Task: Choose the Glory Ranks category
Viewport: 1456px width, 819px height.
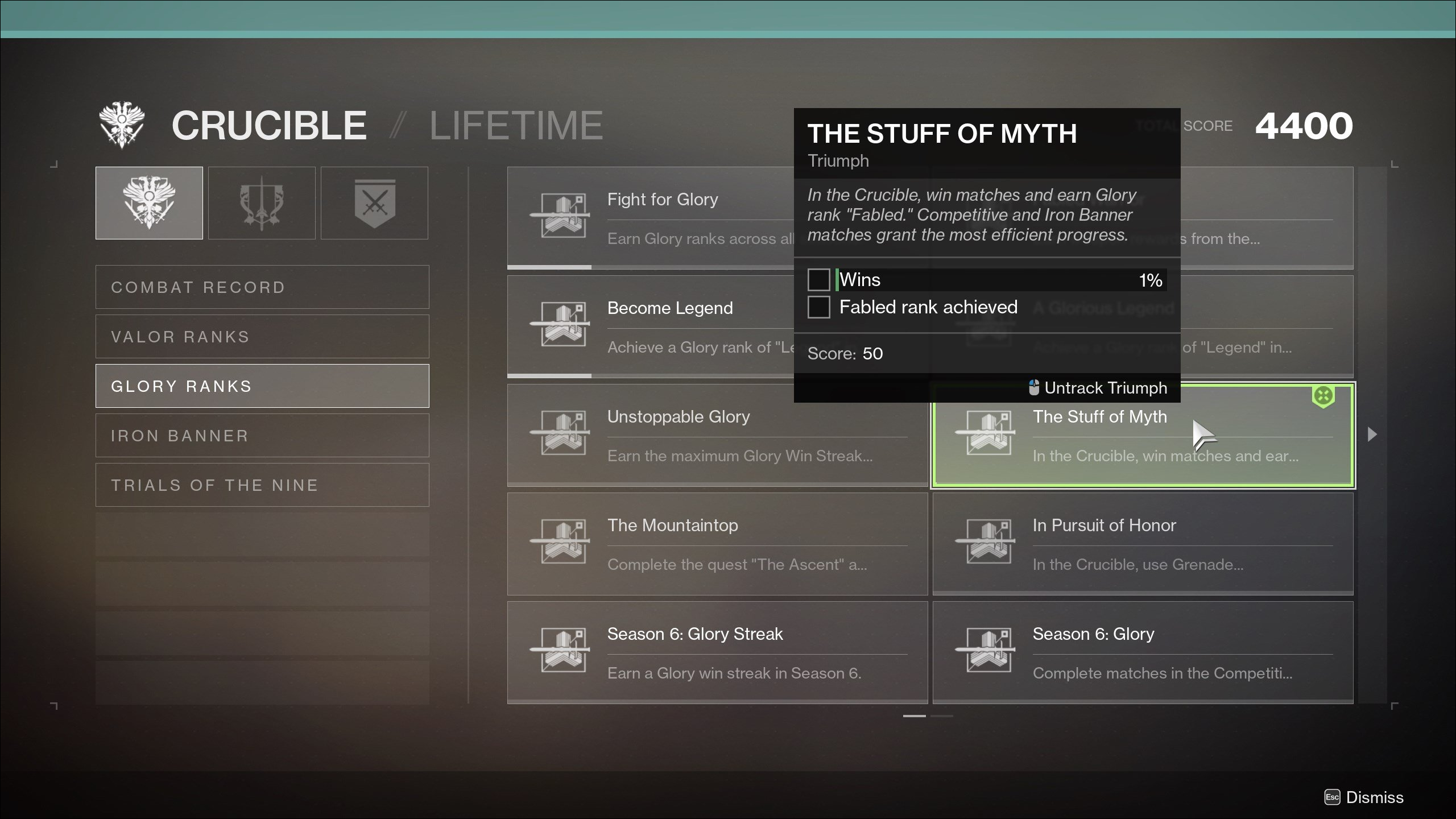Action: [x=262, y=386]
